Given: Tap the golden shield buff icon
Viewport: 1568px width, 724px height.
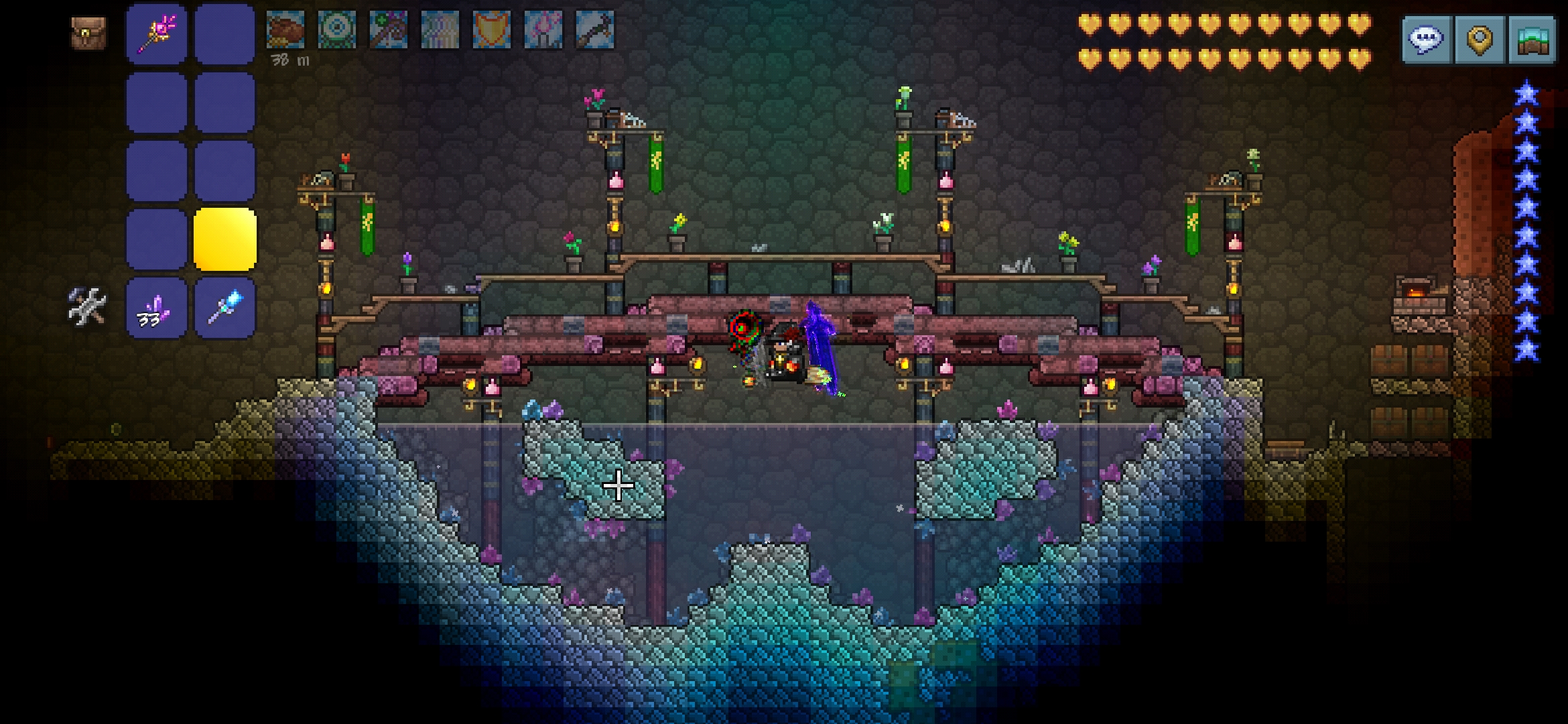Looking at the screenshot, I should pos(491,30).
